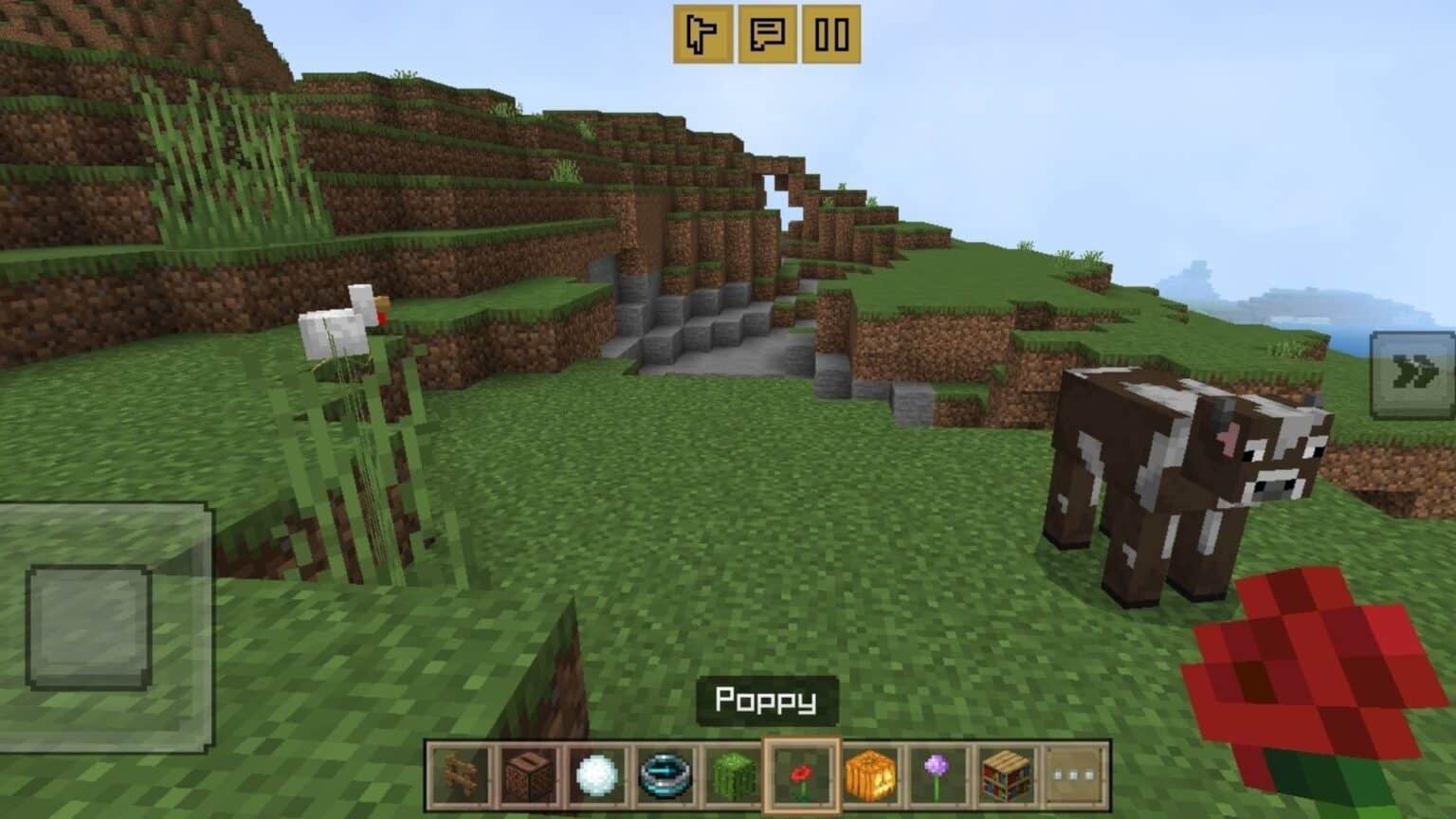The width and height of the screenshot is (1456, 819).
Task: Open the in-game chat button
Action: [768, 33]
